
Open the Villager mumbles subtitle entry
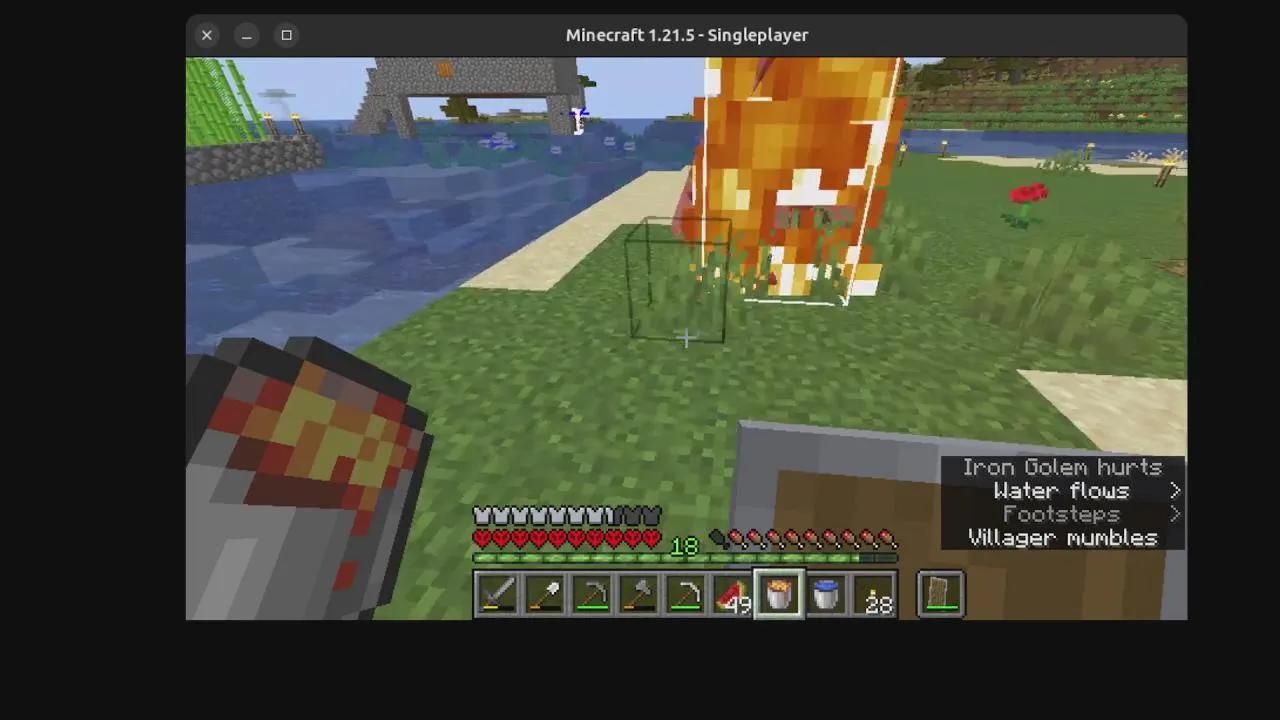point(1062,538)
